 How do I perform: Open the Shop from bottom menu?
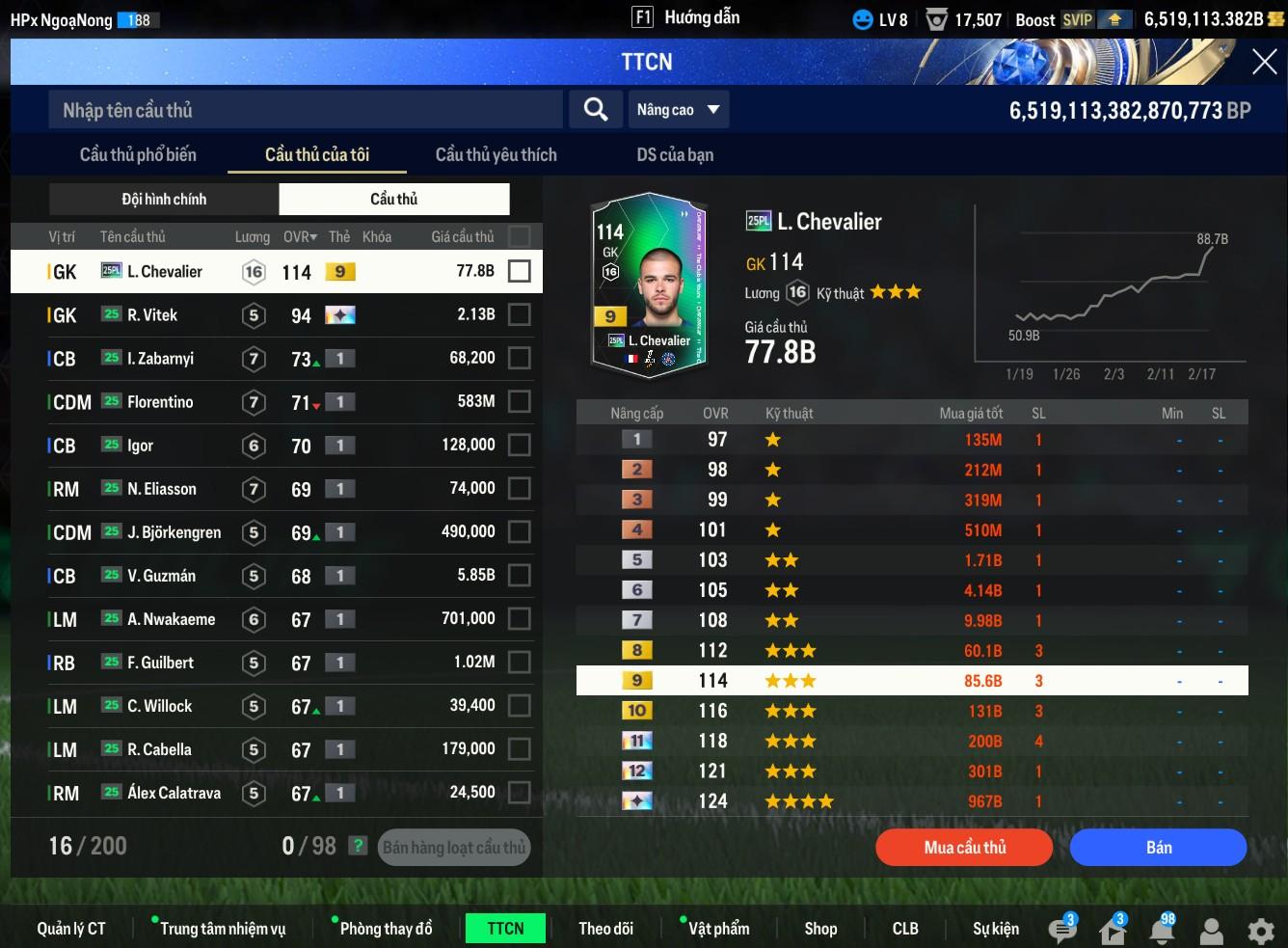pyautogui.click(x=820, y=929)
